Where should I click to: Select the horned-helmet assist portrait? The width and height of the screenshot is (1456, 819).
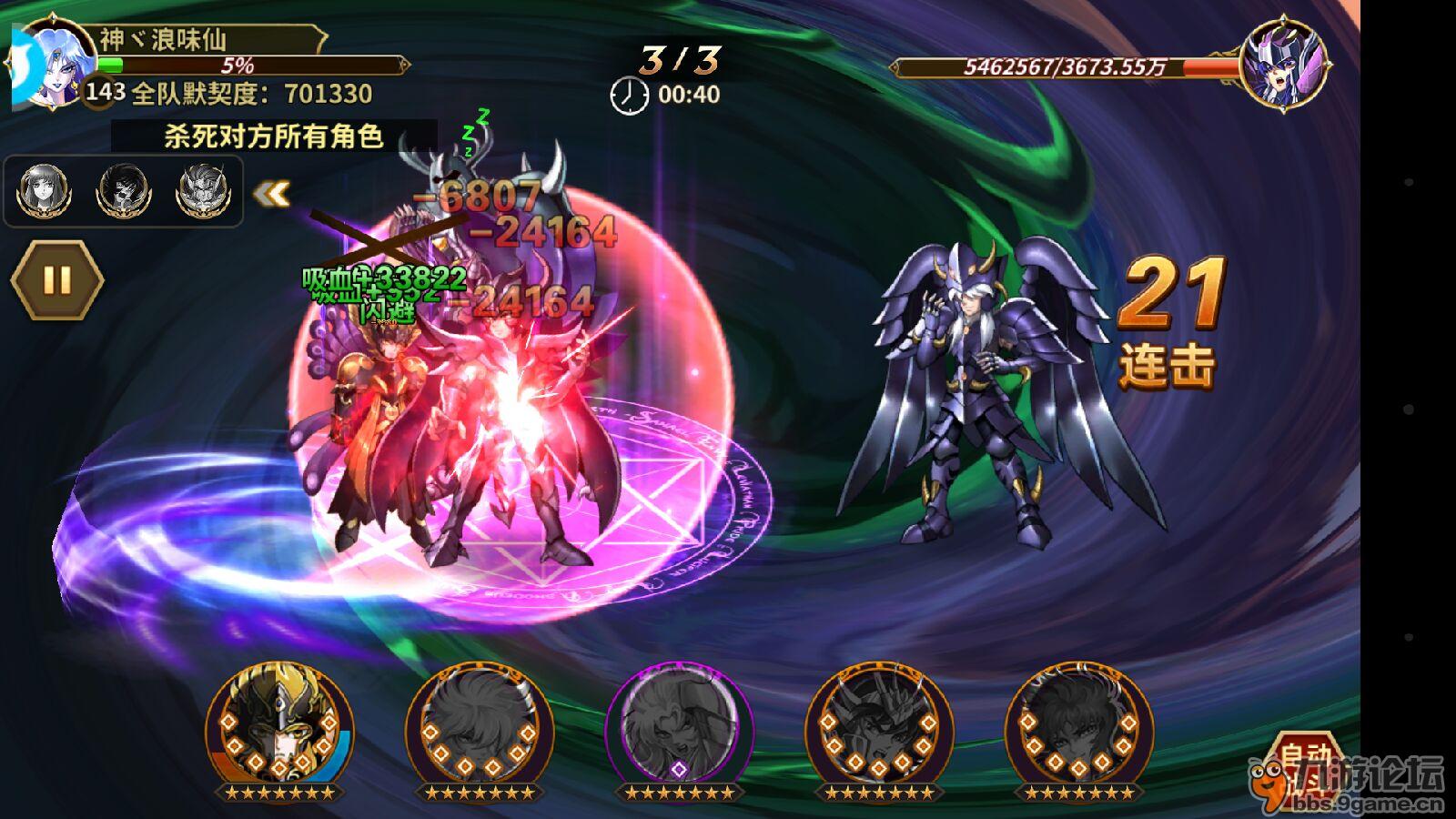[x=202, y=190]
